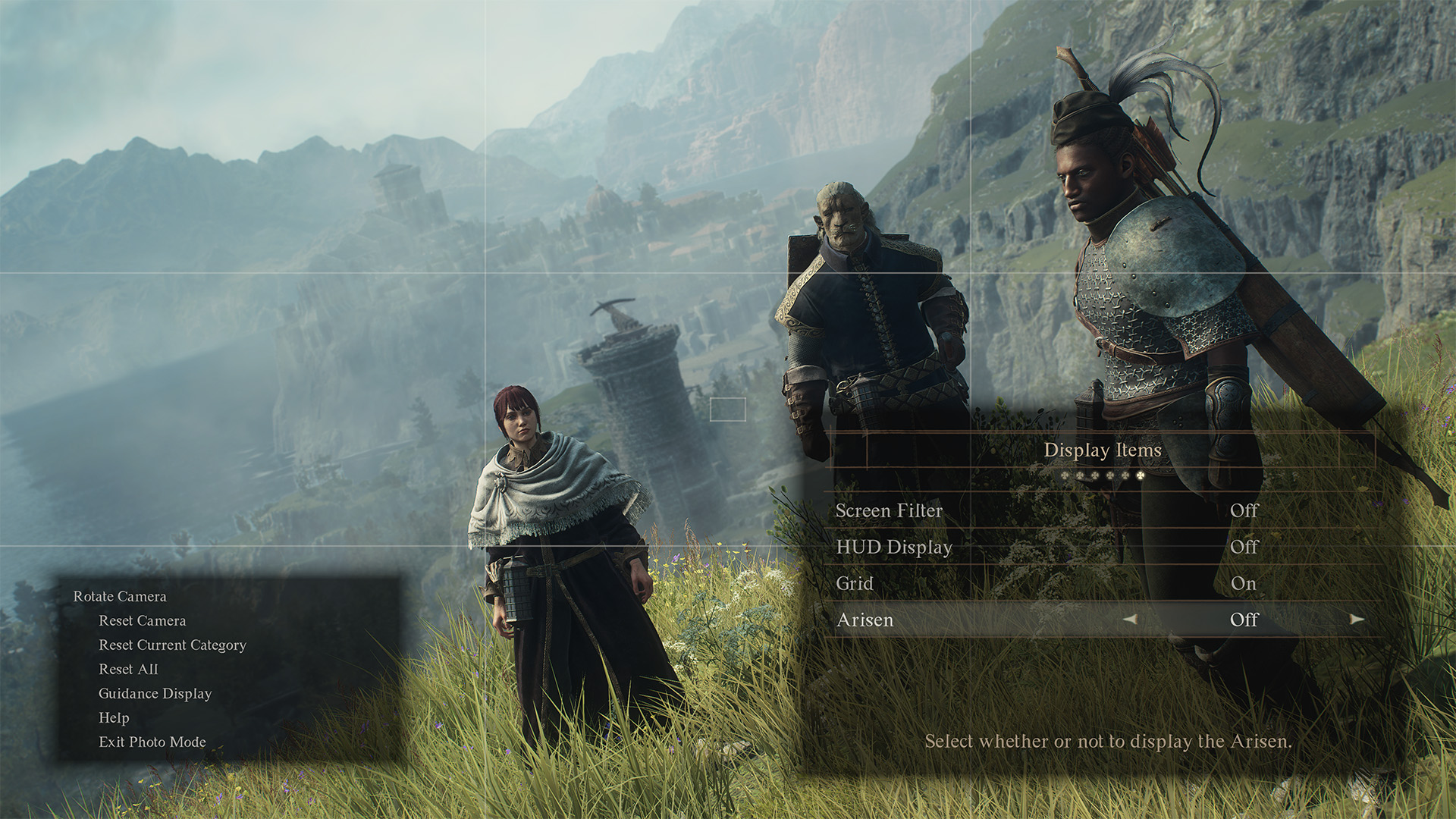Choose Reset Current Category
Viewport: 1456px width, 819px height.
[172, 645]
